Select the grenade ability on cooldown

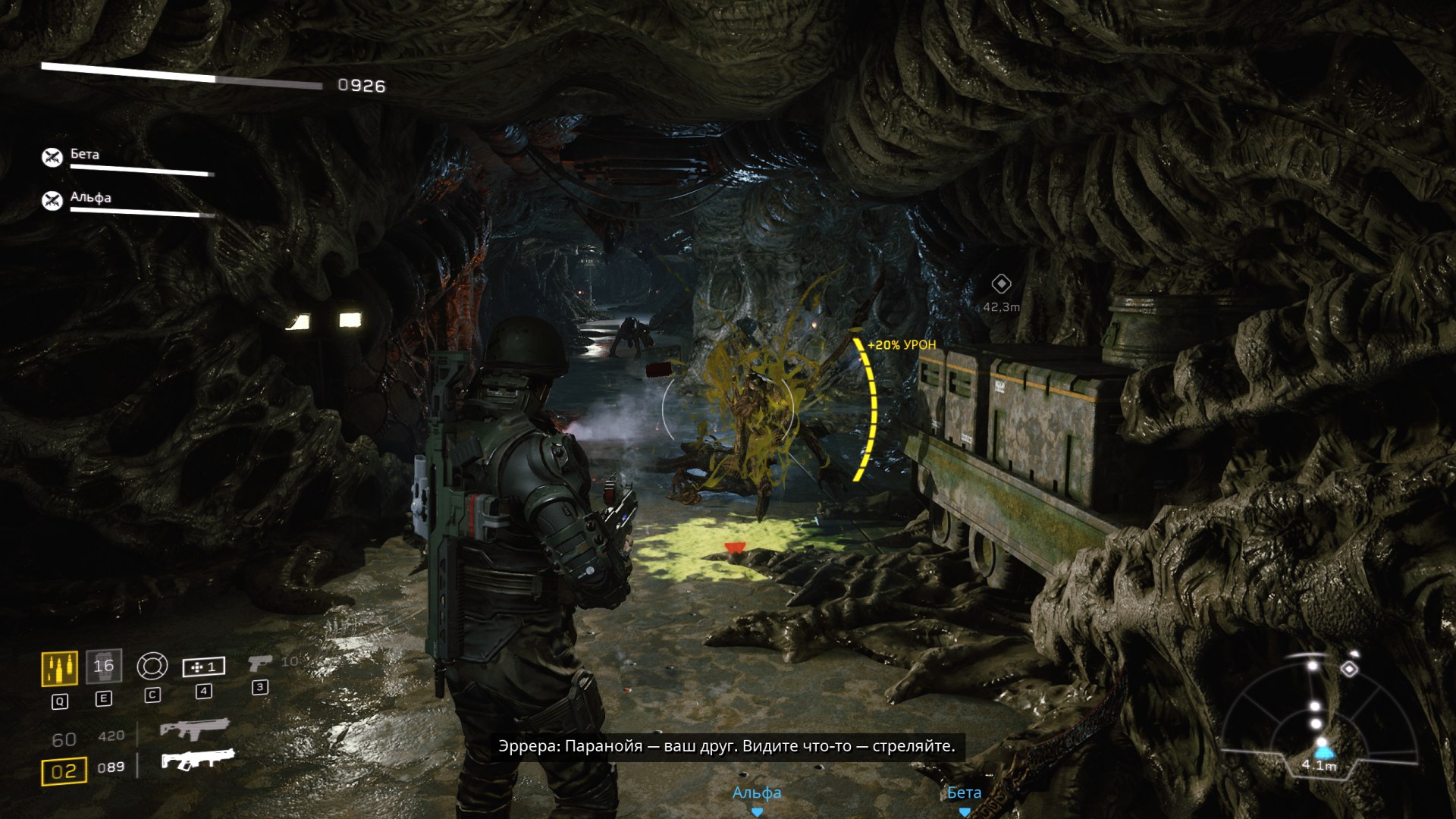[103, 667]
